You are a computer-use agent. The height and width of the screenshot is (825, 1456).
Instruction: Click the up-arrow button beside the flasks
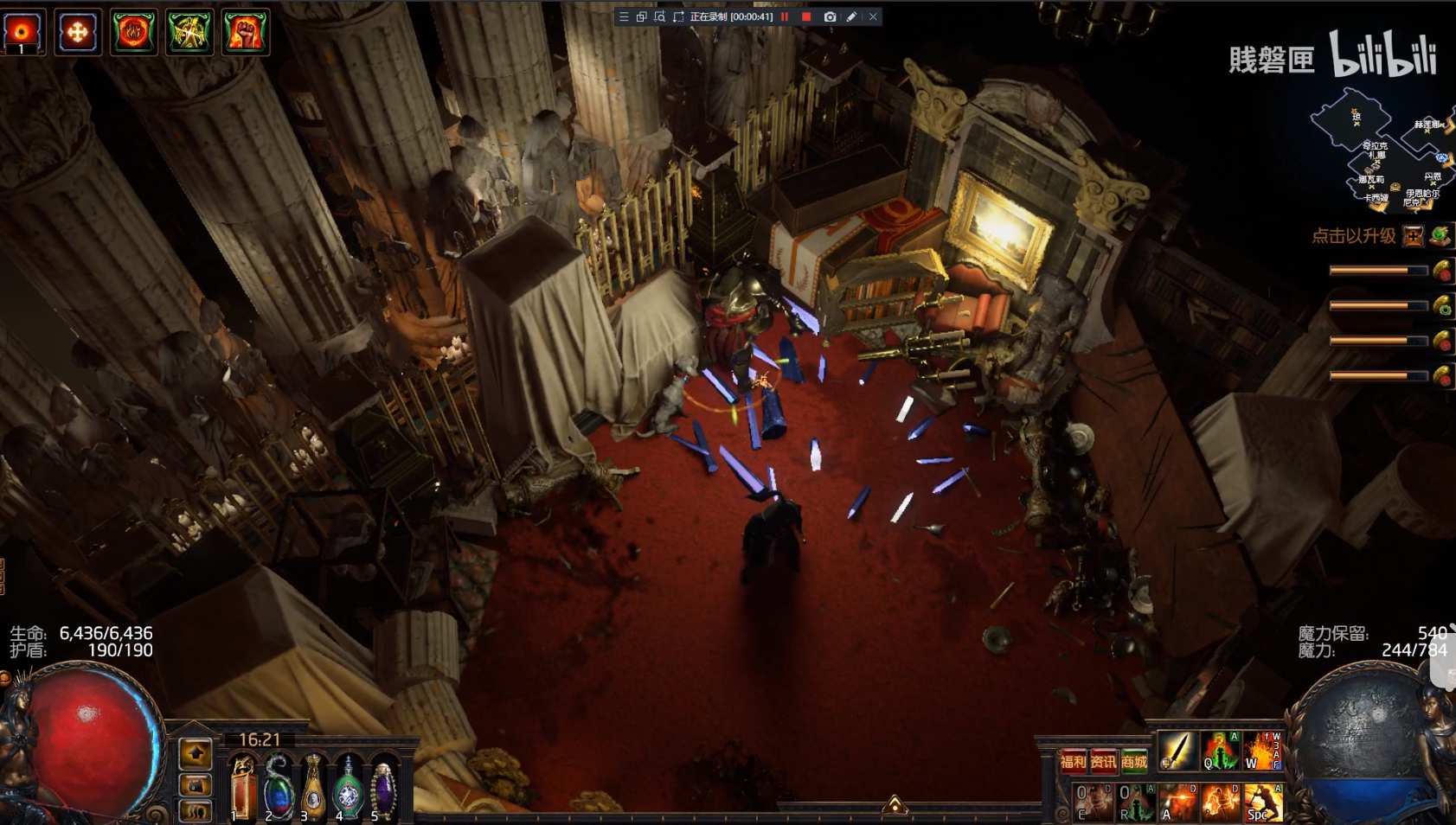coord(196,754)
